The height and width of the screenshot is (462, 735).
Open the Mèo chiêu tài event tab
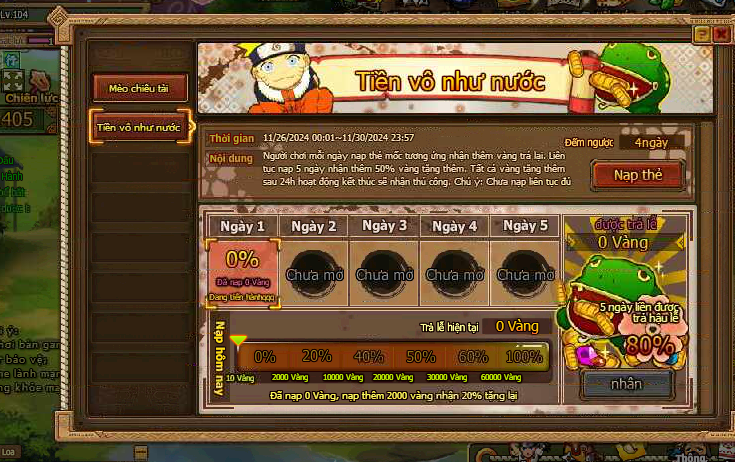click(140, 88)
